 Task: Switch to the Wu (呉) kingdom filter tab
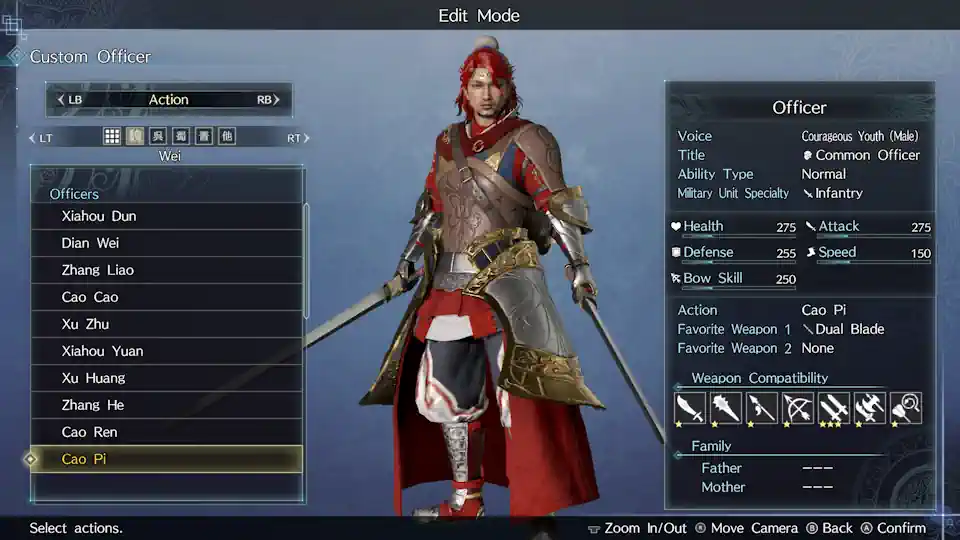tap(158, 137)
